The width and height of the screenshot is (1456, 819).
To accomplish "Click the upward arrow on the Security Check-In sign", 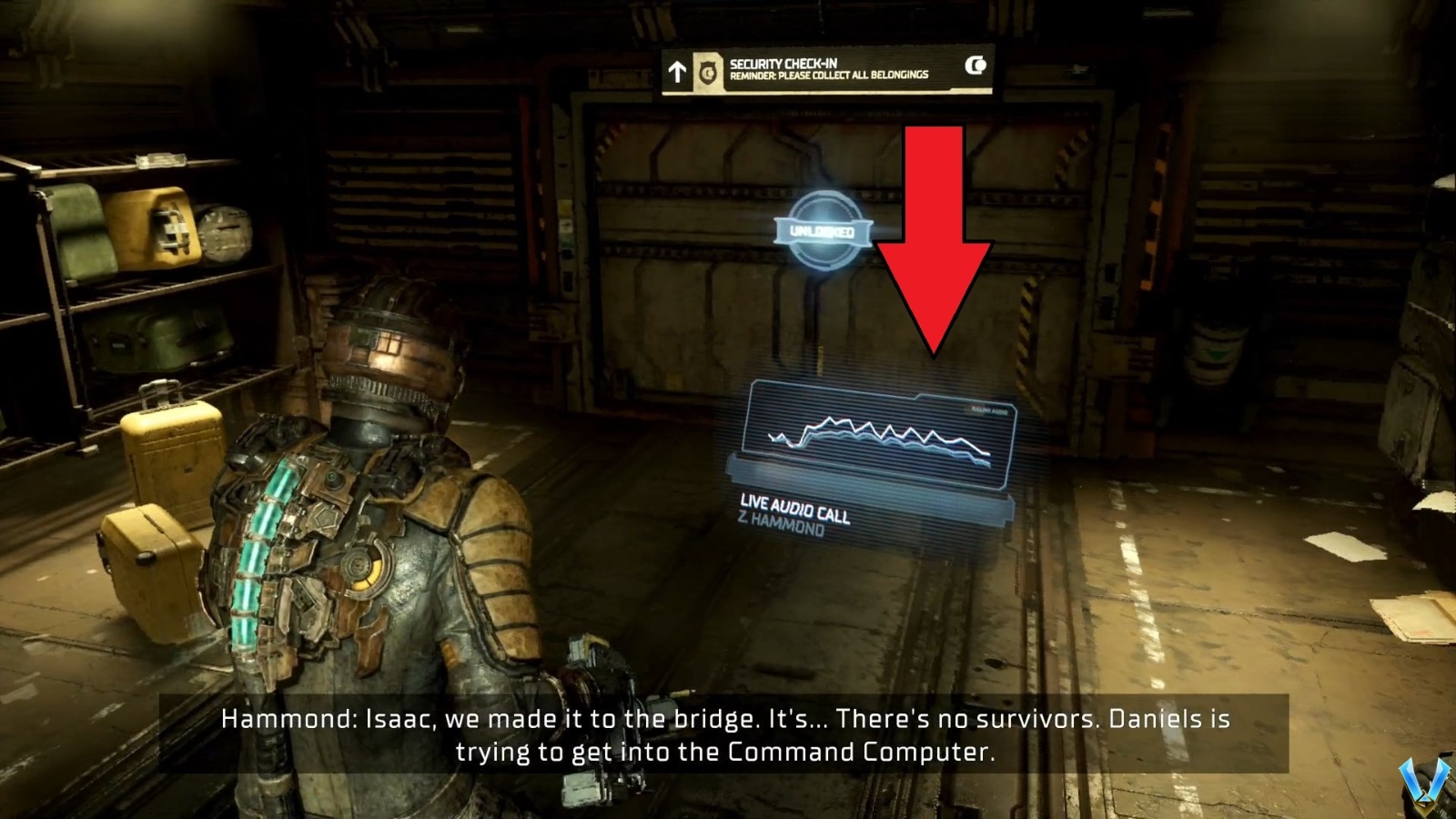I will coord(676,70).
